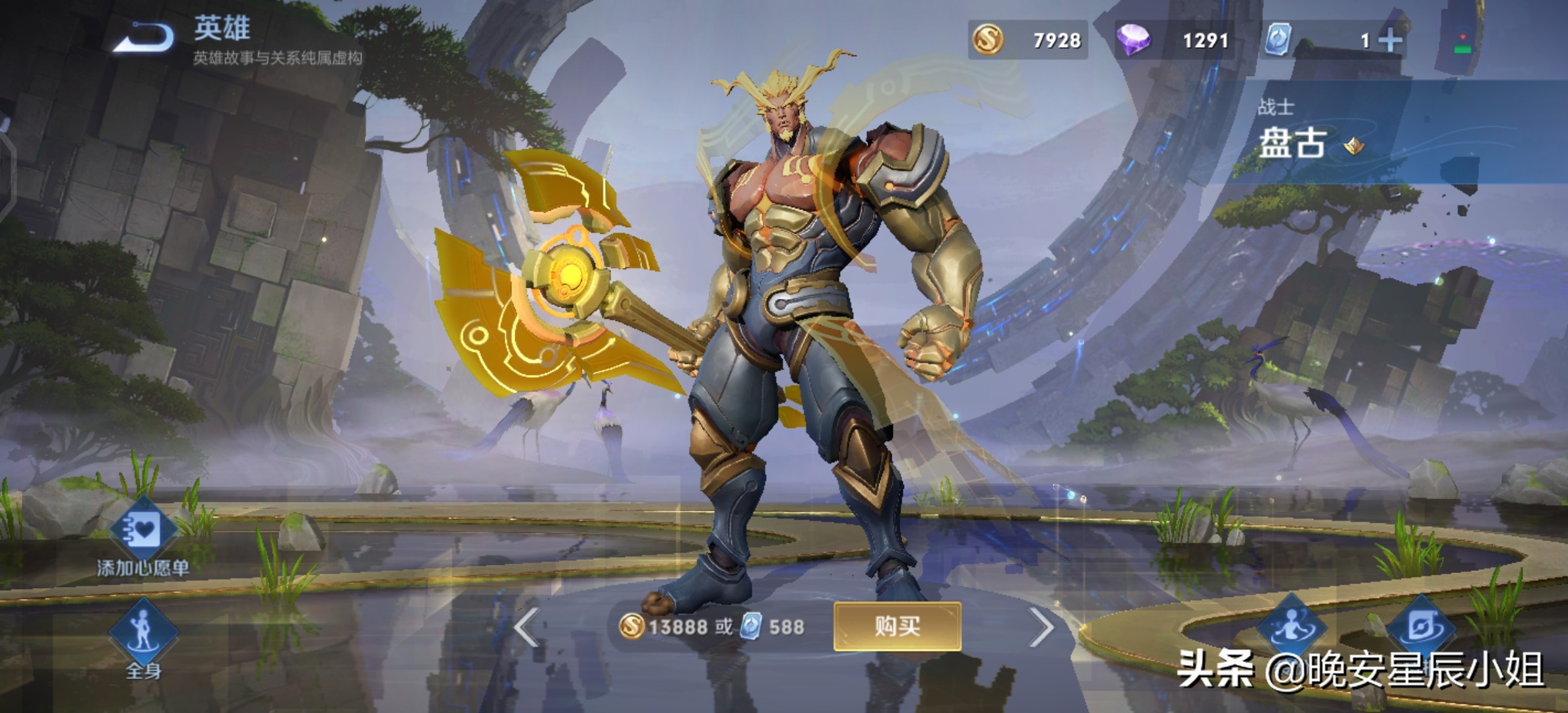
Task: Show the previous hero with left arrow
Action: click(527, 627)
